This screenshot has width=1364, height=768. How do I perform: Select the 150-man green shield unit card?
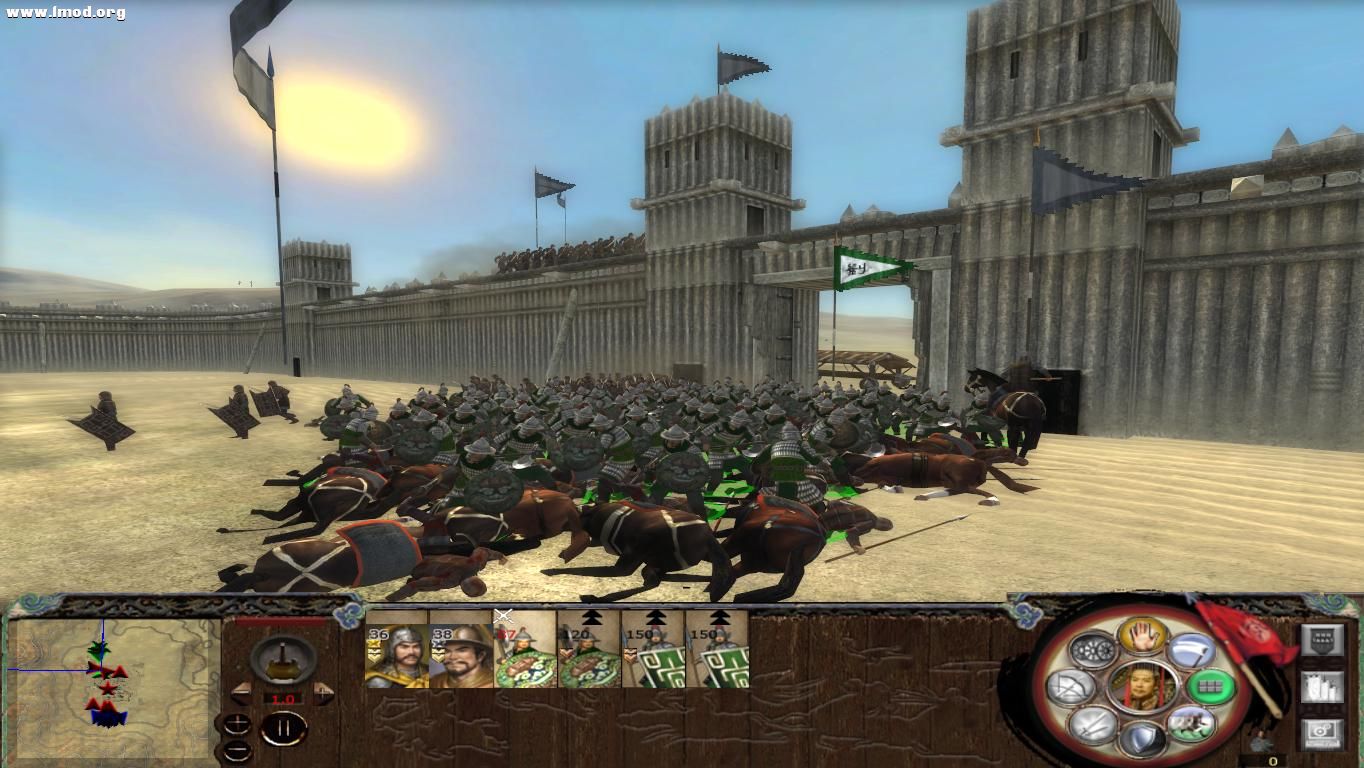651,655
